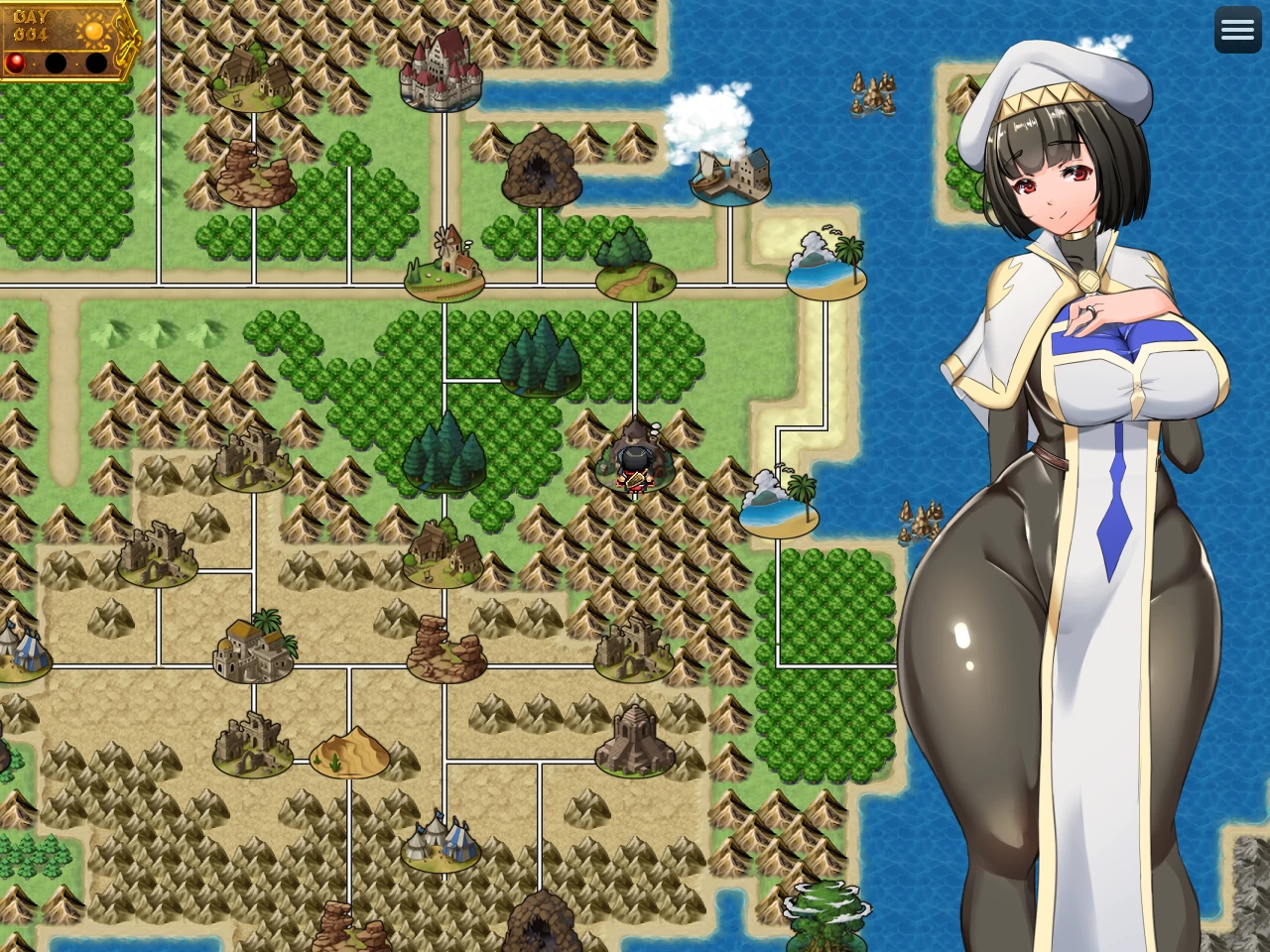Open the hamburger menu in top-right corner
Viewport: 1270px width, 952px height.
(1237, 29)
